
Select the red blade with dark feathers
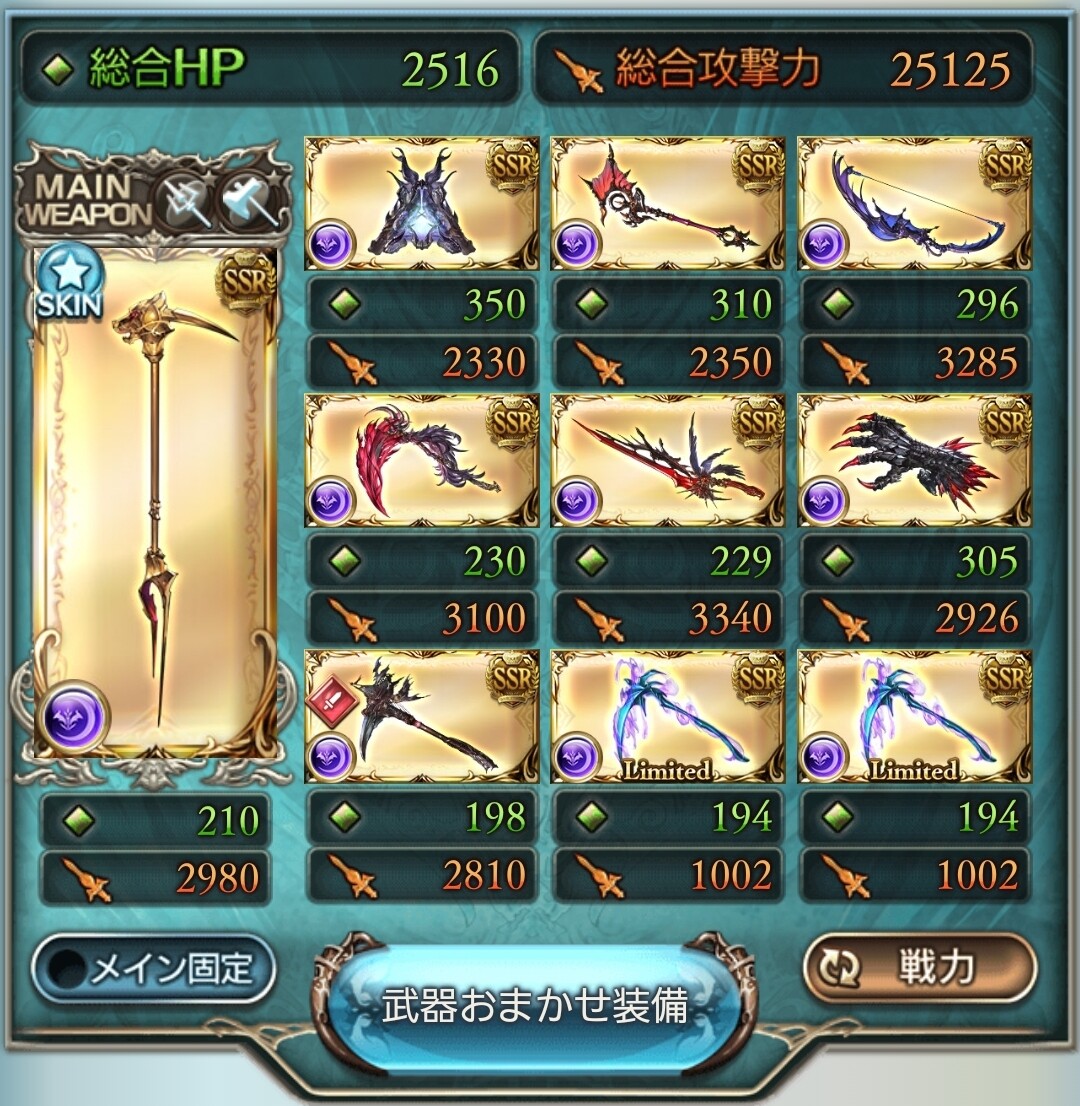click(x=668, y=460)
